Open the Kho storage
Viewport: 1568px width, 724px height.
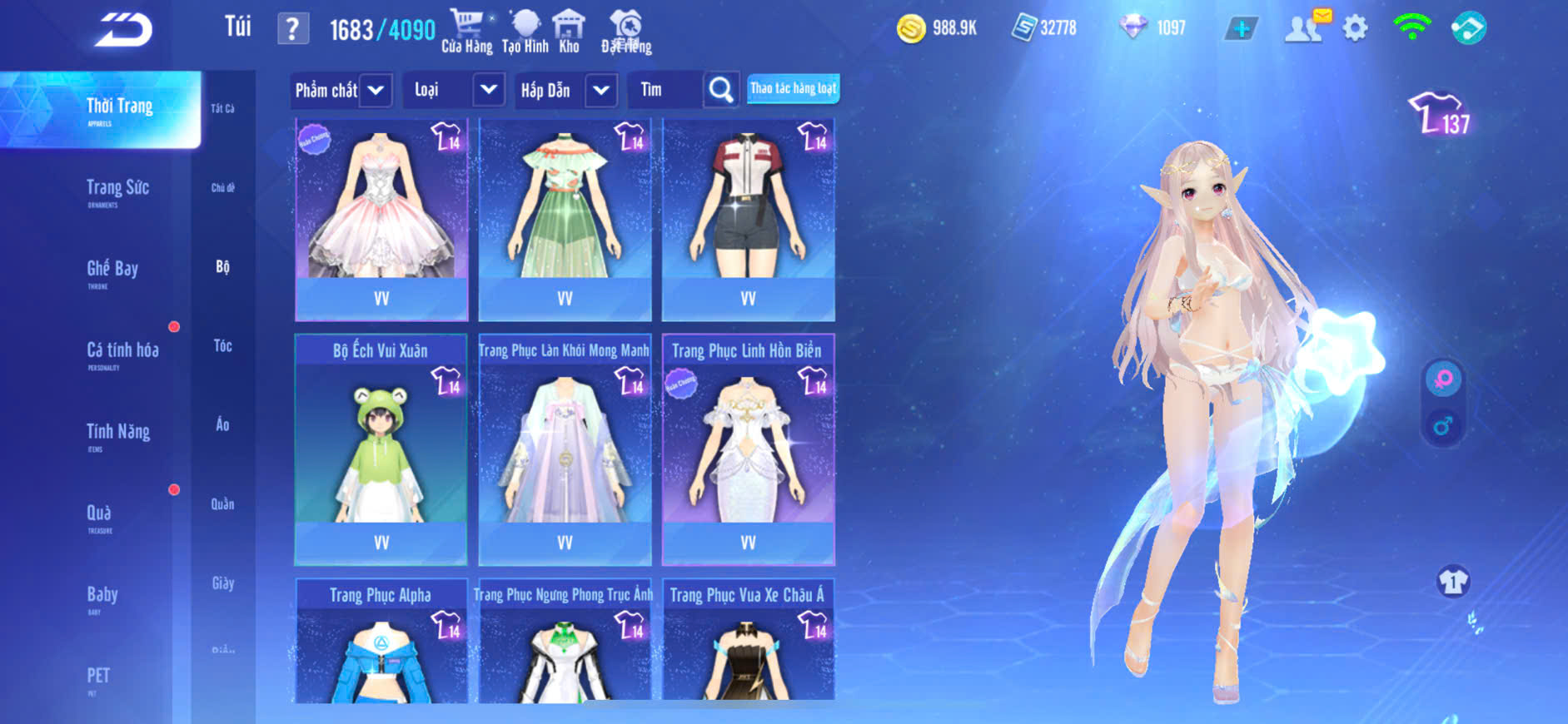pyautogui.click(x=569, y=32)
